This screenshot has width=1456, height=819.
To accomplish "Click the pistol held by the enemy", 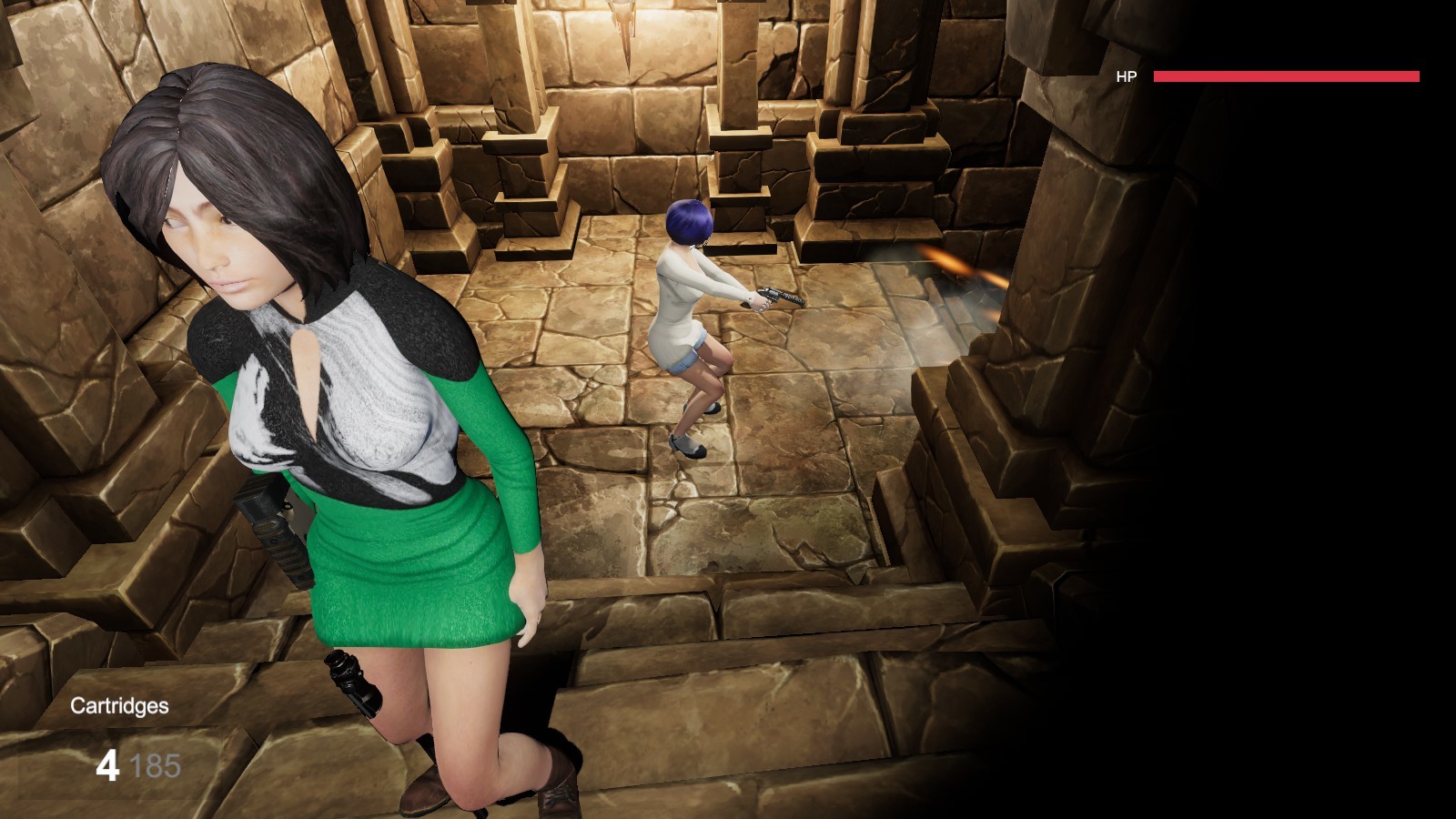I will coord(778,297).
